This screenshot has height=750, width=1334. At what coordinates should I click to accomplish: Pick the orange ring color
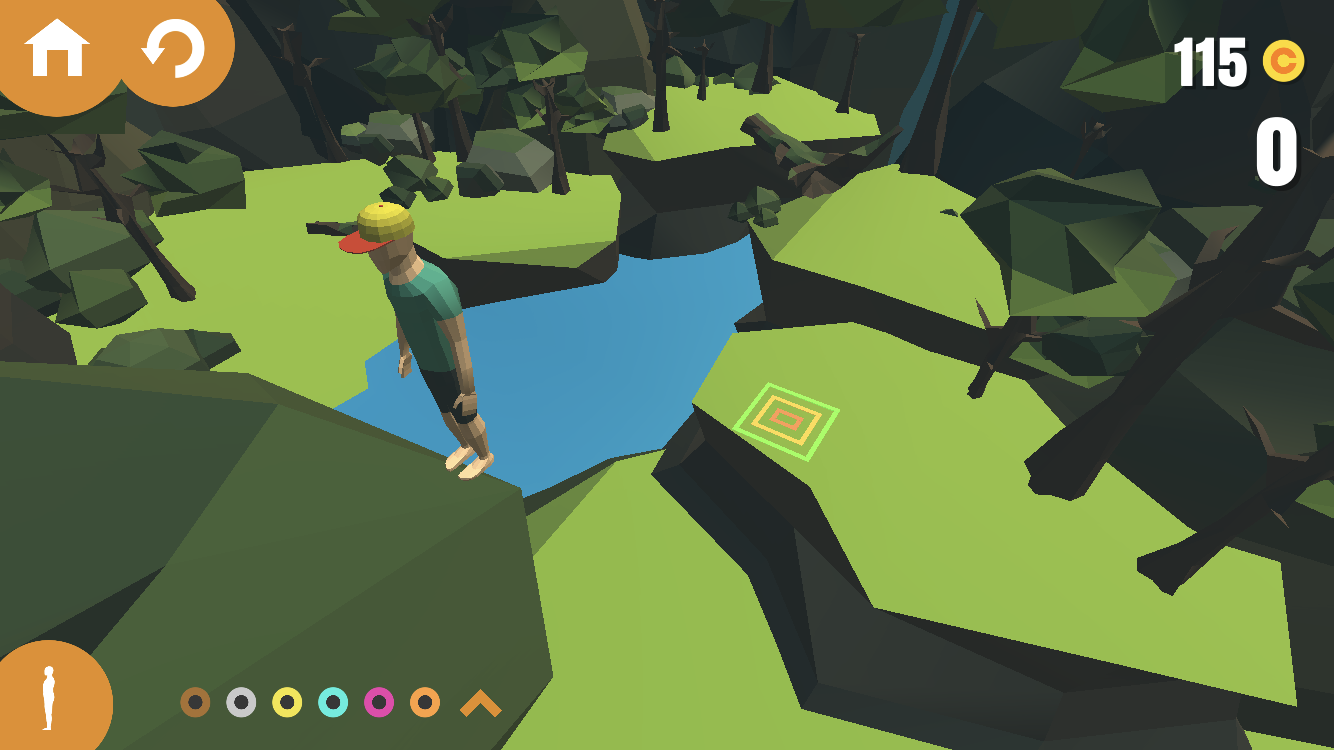425,702
